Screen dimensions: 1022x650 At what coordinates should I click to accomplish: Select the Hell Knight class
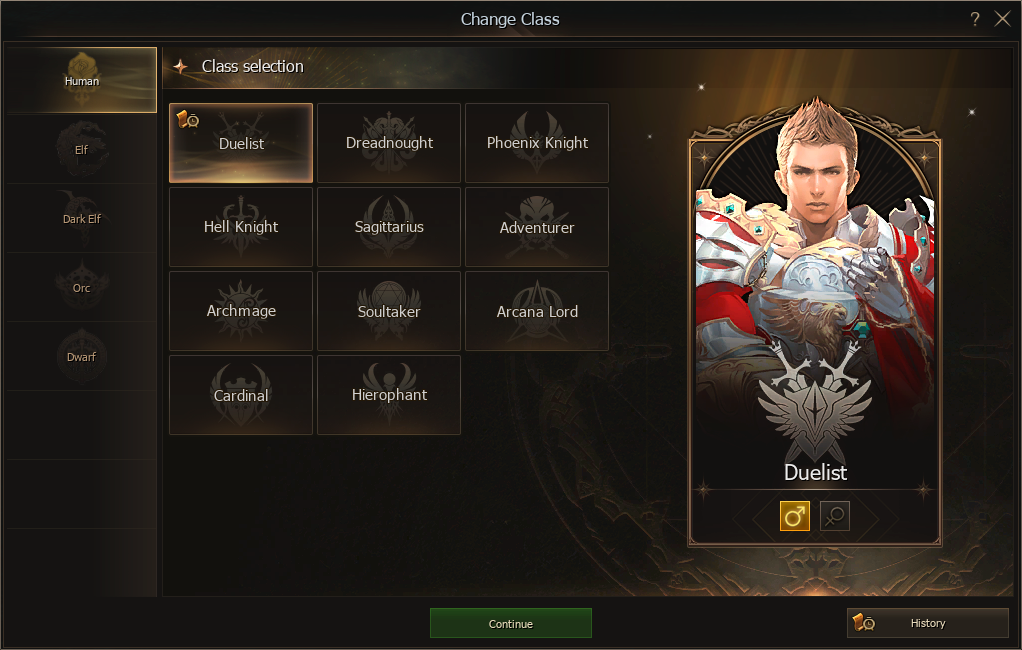(x=241, y=227)
